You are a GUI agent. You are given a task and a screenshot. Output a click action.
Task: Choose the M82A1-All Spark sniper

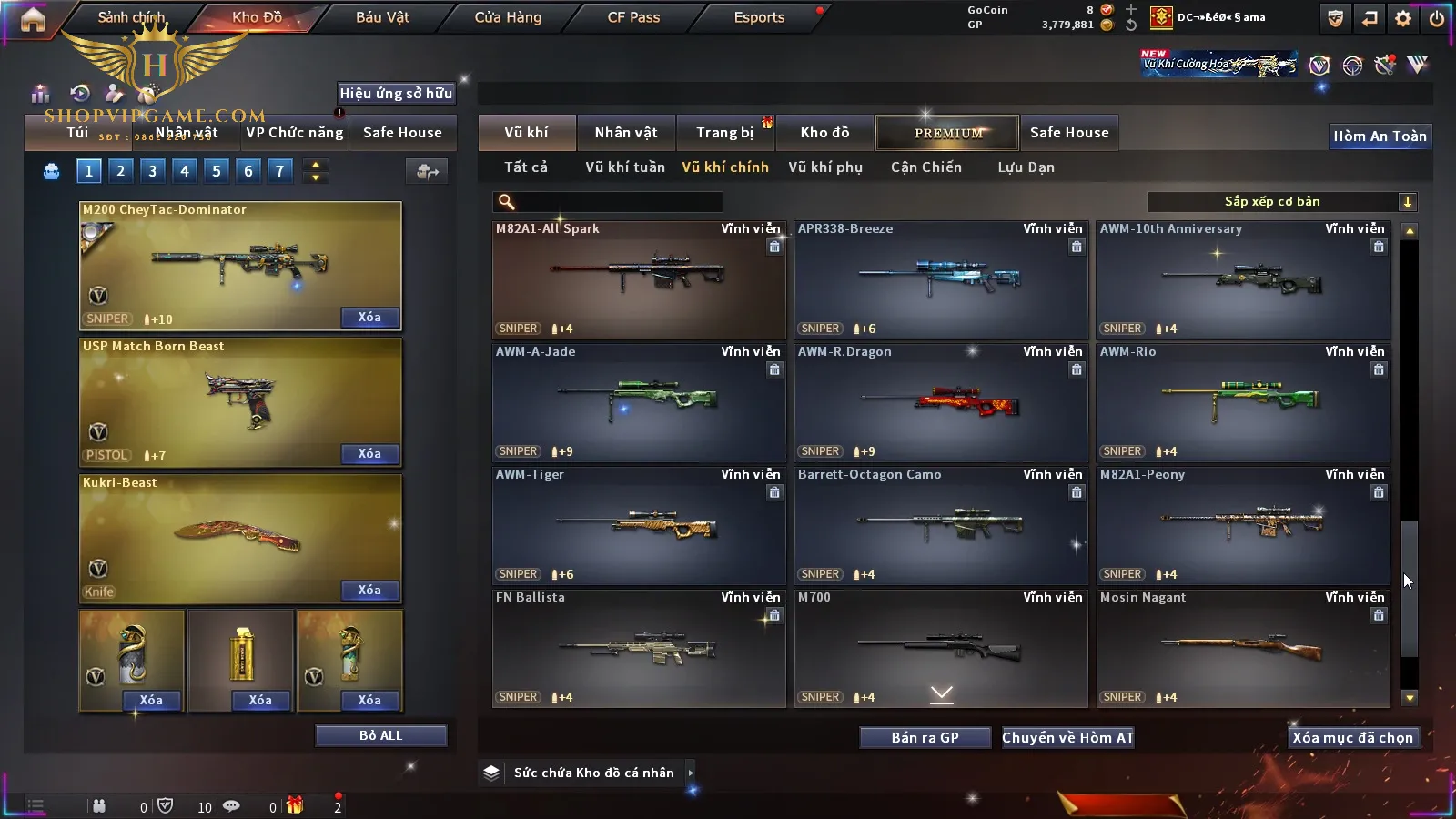coord(639,279)
